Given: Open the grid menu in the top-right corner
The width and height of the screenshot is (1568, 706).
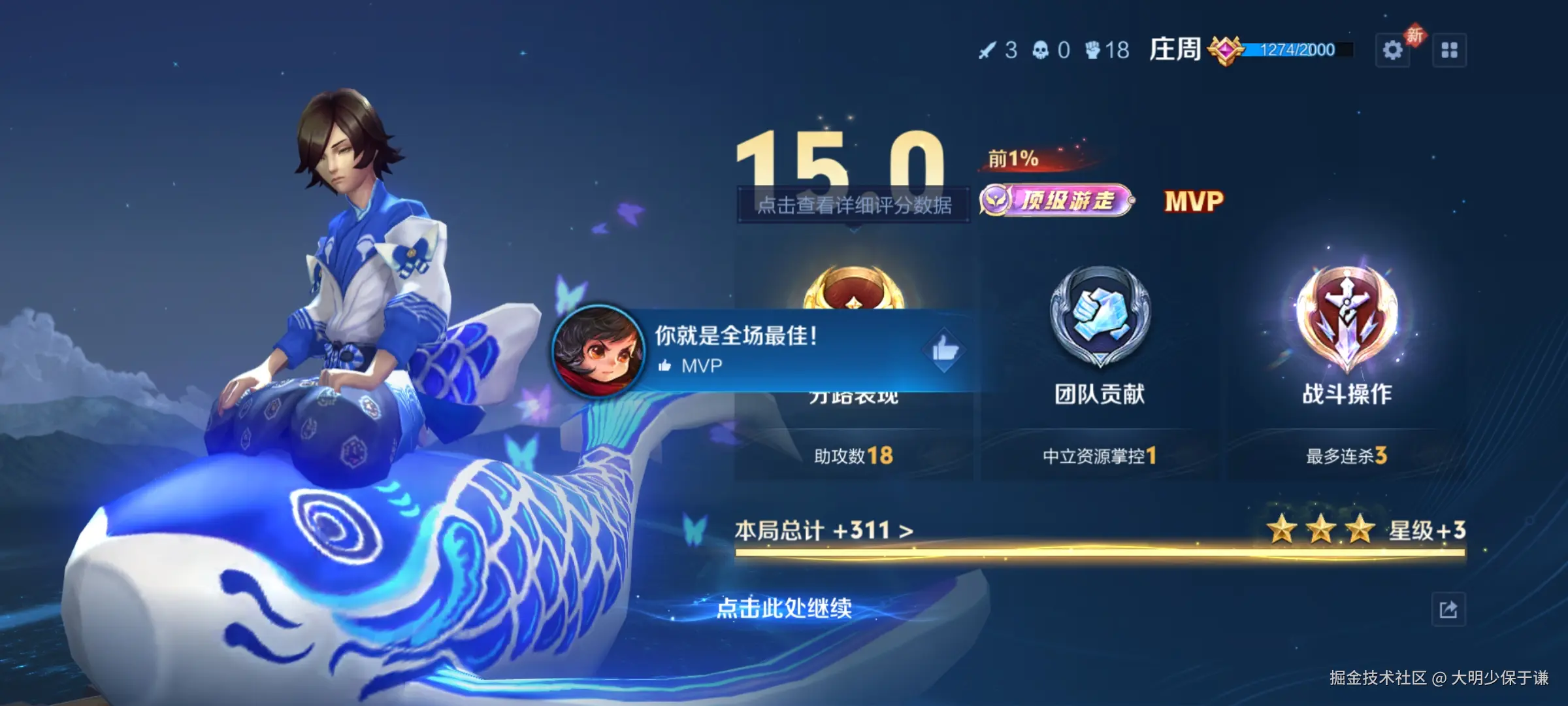Looking at the screenshot, I should (1451, 49).
